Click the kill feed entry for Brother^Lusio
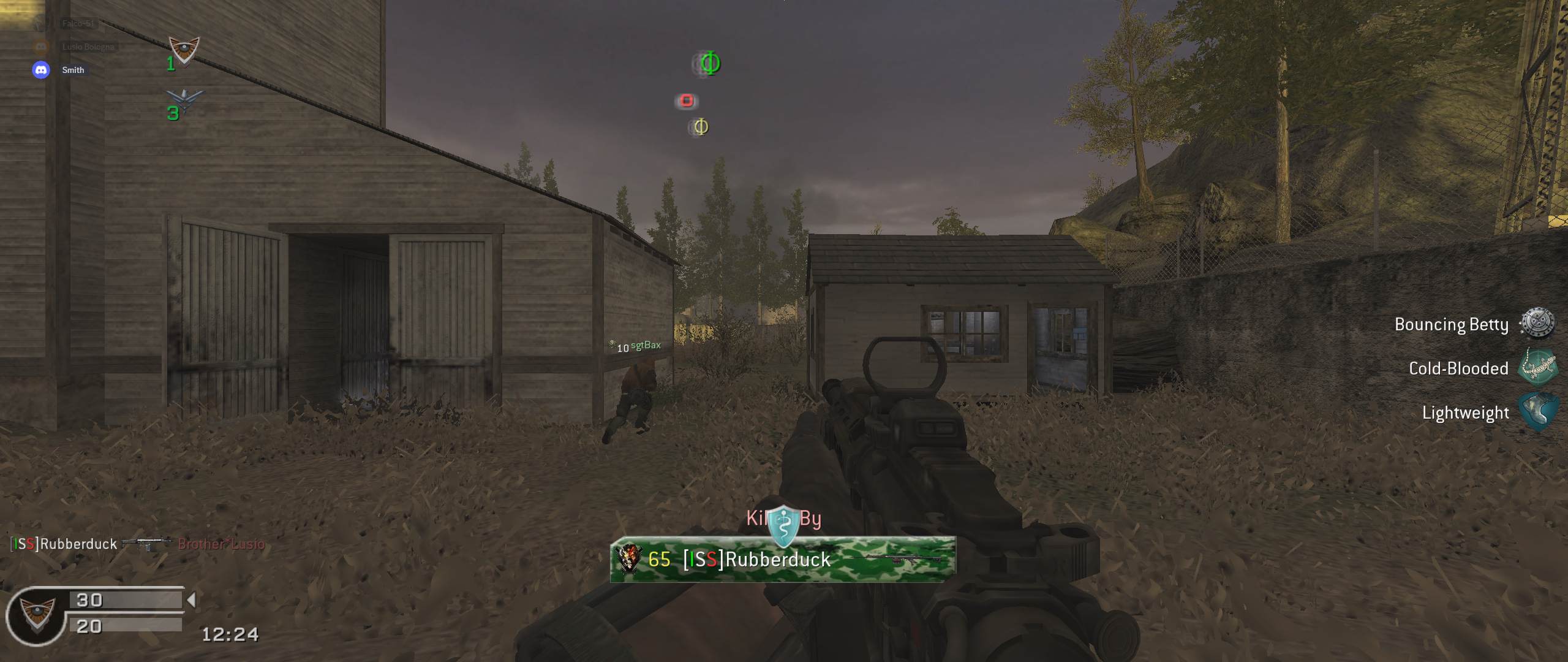This screenshot has height=662, width=1568. click(x=221, y=544)
